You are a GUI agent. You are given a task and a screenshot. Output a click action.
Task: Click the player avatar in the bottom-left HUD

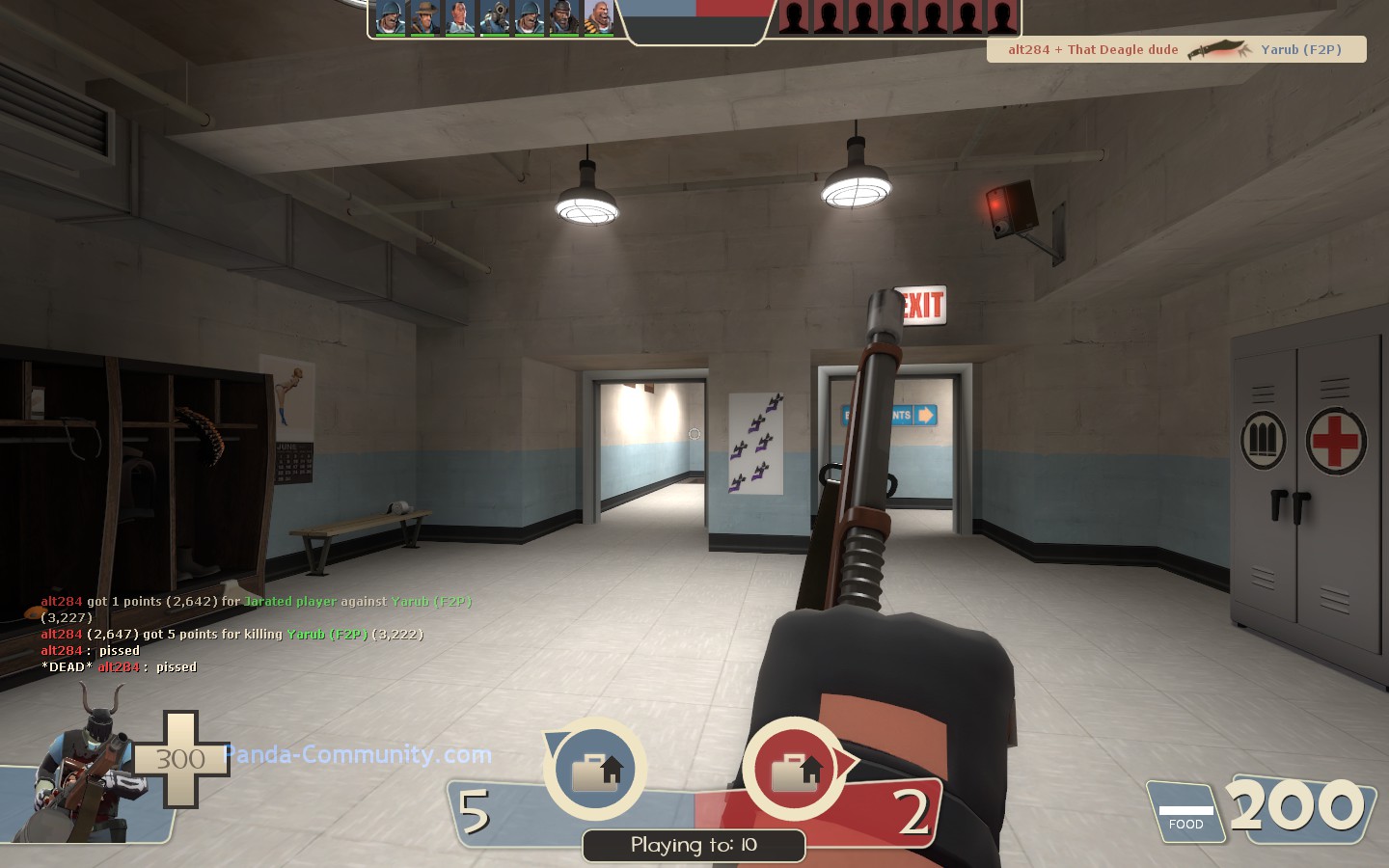[x=82, y=772]
